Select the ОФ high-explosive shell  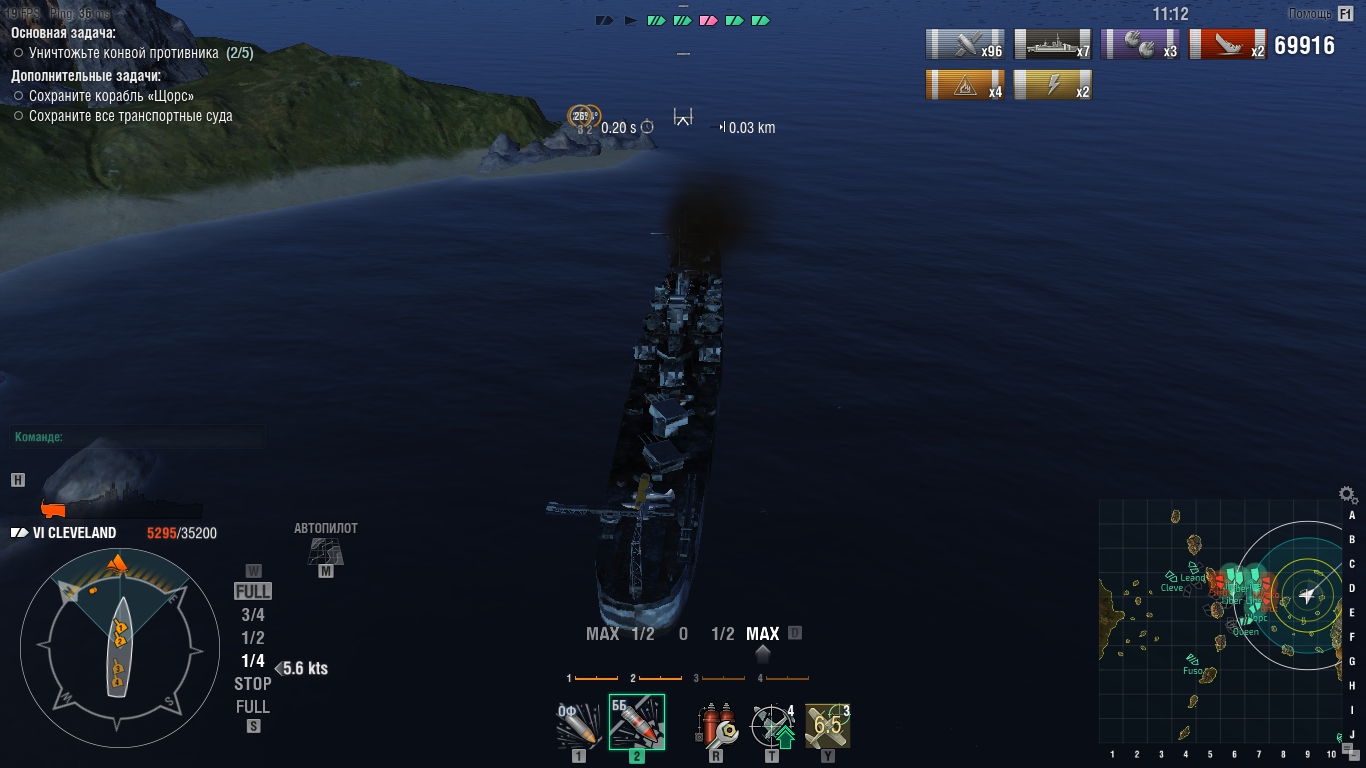click(x=579, y=724)
